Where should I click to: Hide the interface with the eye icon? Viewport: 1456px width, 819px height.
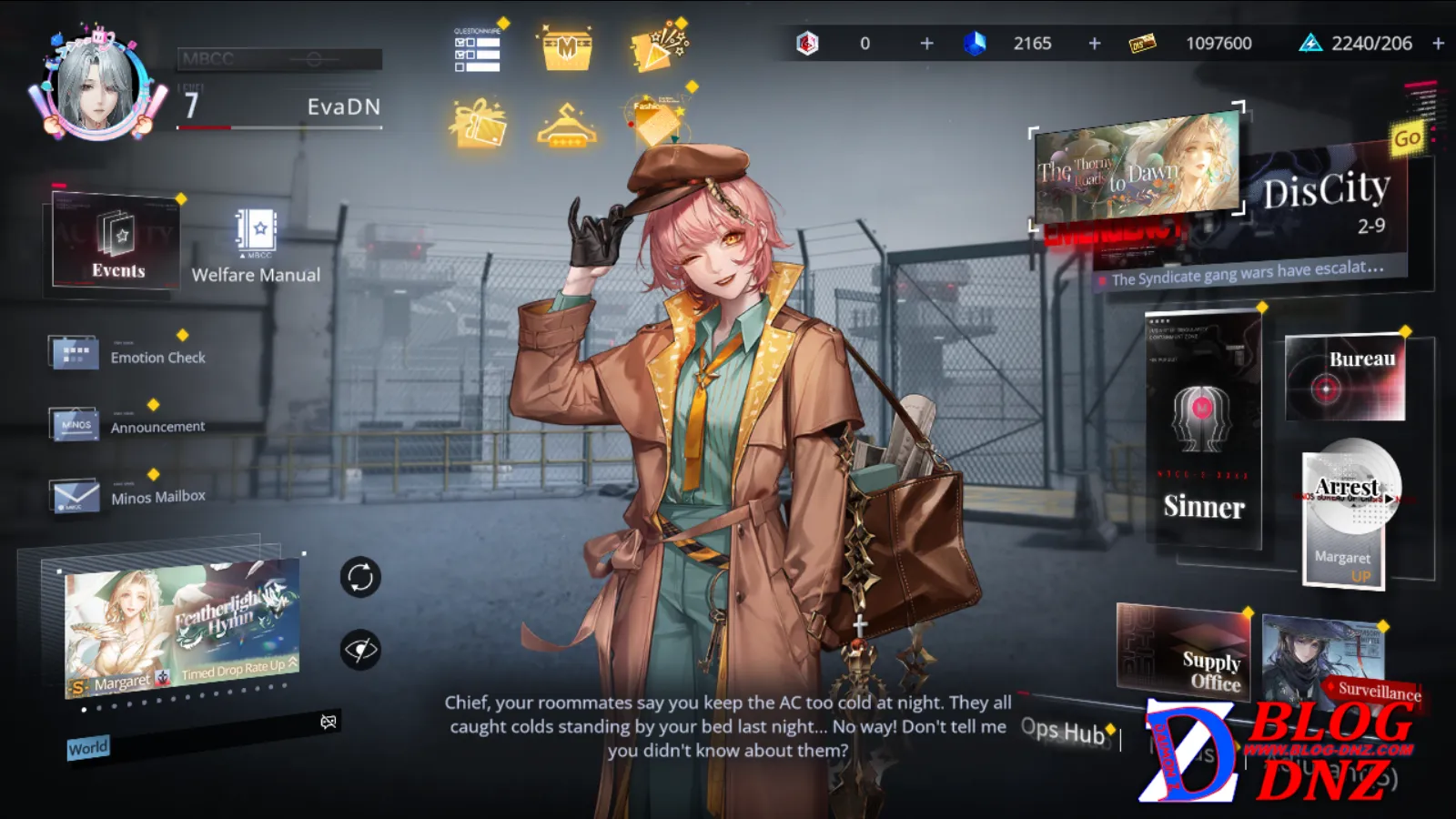point(360,650)
